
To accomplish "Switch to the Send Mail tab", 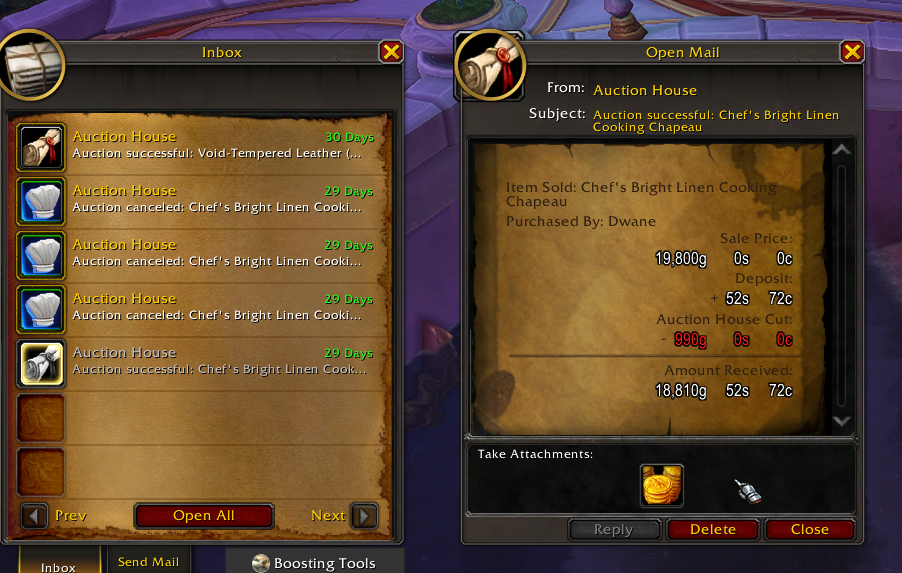I will click(148, 562).
